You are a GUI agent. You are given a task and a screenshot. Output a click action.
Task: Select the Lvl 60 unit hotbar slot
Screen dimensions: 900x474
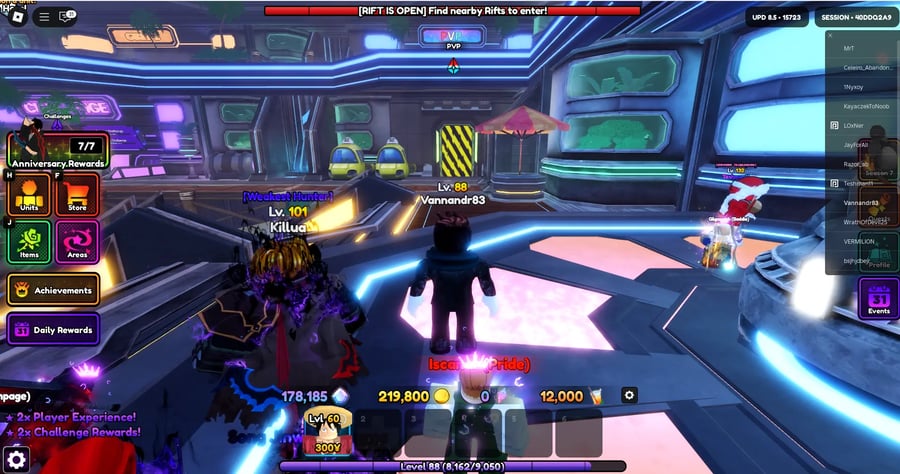(x=328, y=432)
